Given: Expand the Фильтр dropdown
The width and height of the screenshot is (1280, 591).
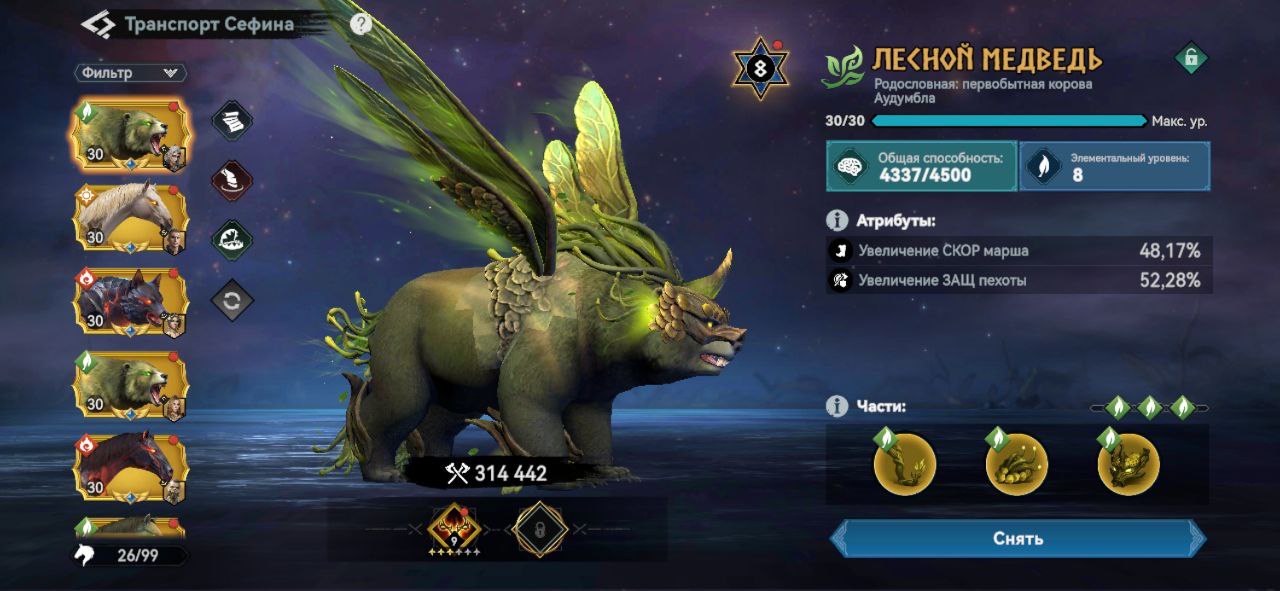Looking at the screenshot, I should tap(130, 73).
